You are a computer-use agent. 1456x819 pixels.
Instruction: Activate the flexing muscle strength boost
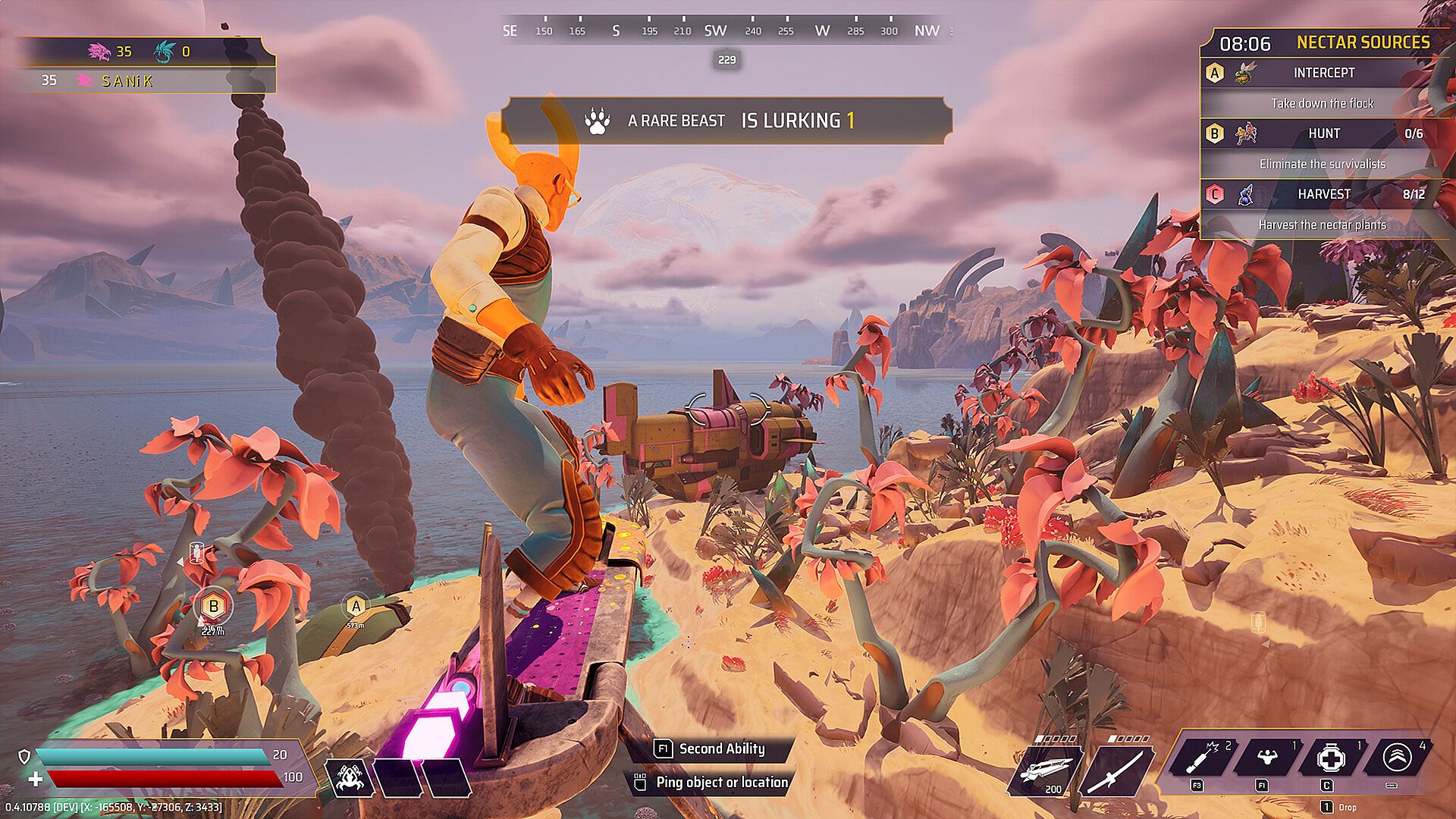click(x=1266, y=758)
